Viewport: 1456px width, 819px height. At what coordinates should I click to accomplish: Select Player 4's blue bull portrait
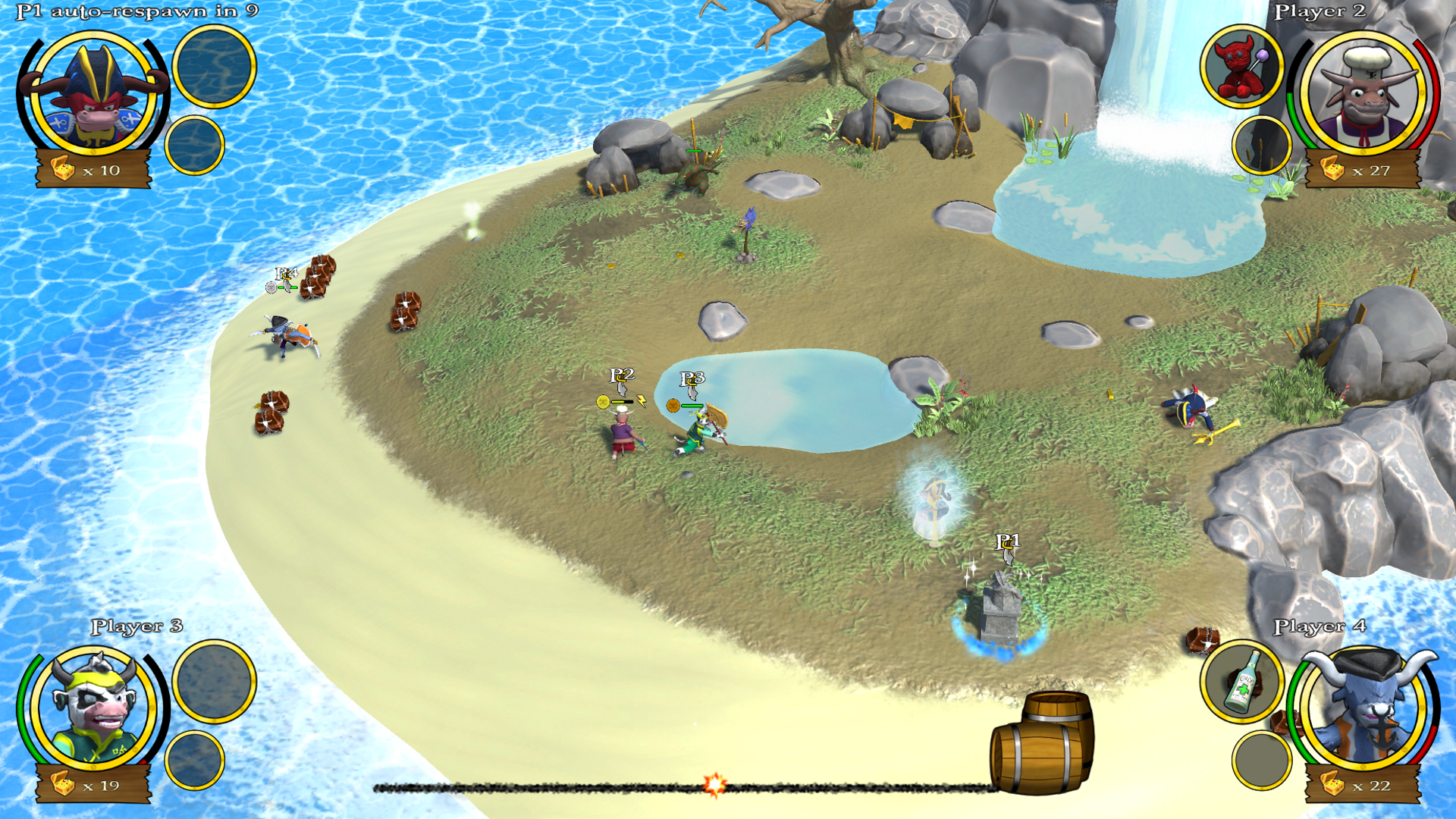(x=1363, y=709)
